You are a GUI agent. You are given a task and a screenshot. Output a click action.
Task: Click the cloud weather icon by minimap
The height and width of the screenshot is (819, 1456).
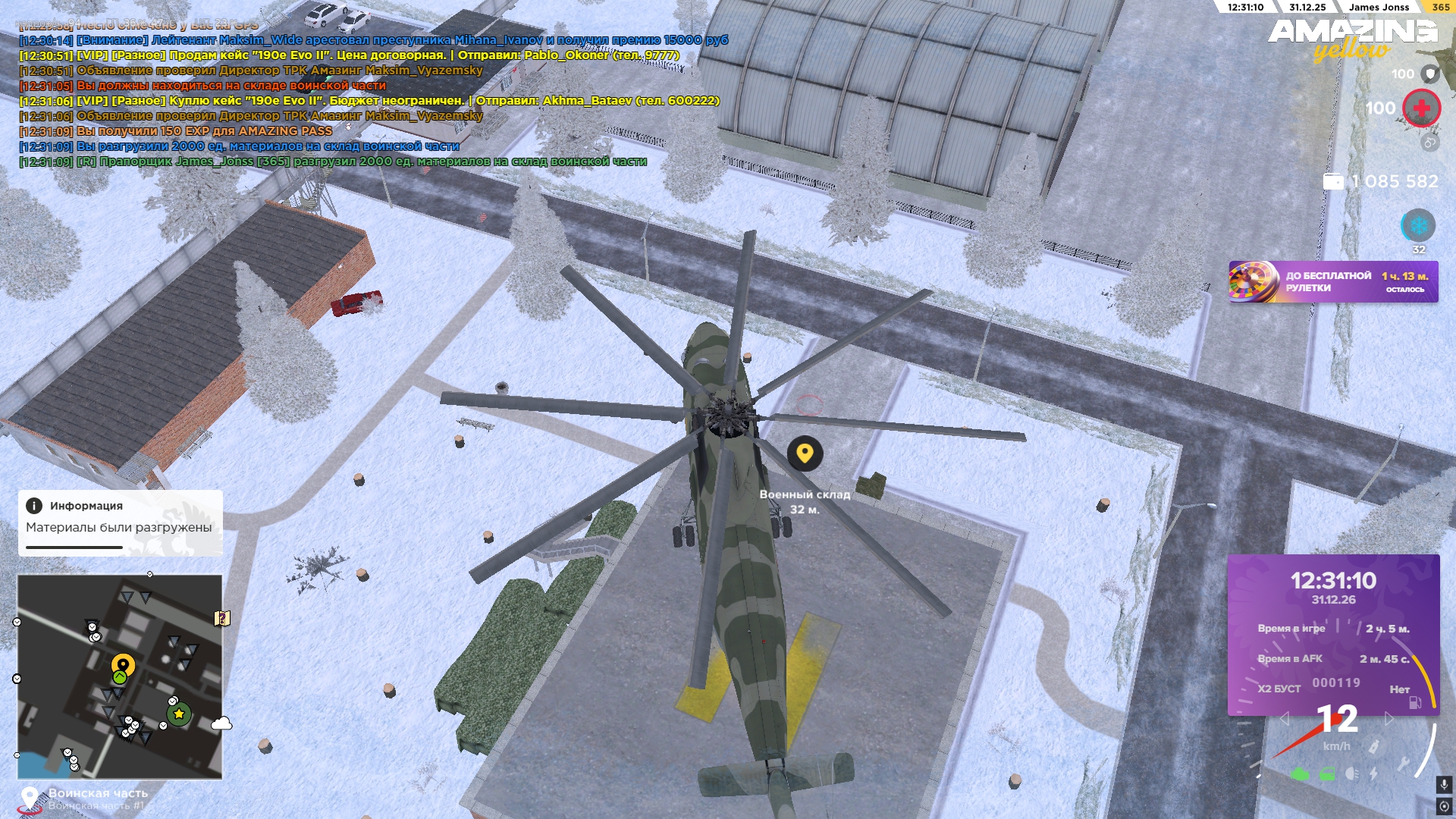[221, 723]
